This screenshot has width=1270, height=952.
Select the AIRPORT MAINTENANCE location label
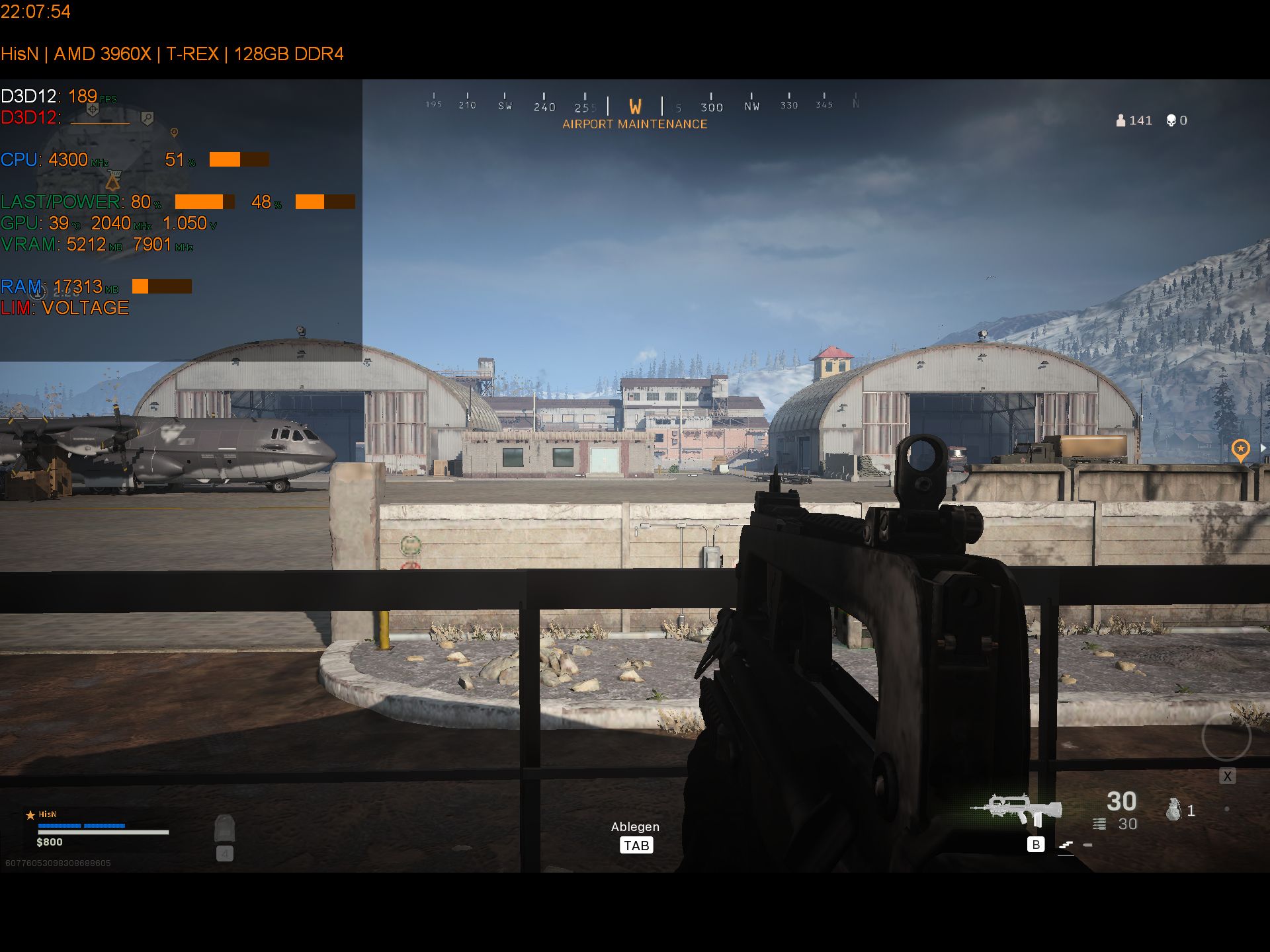click(634, 124)
